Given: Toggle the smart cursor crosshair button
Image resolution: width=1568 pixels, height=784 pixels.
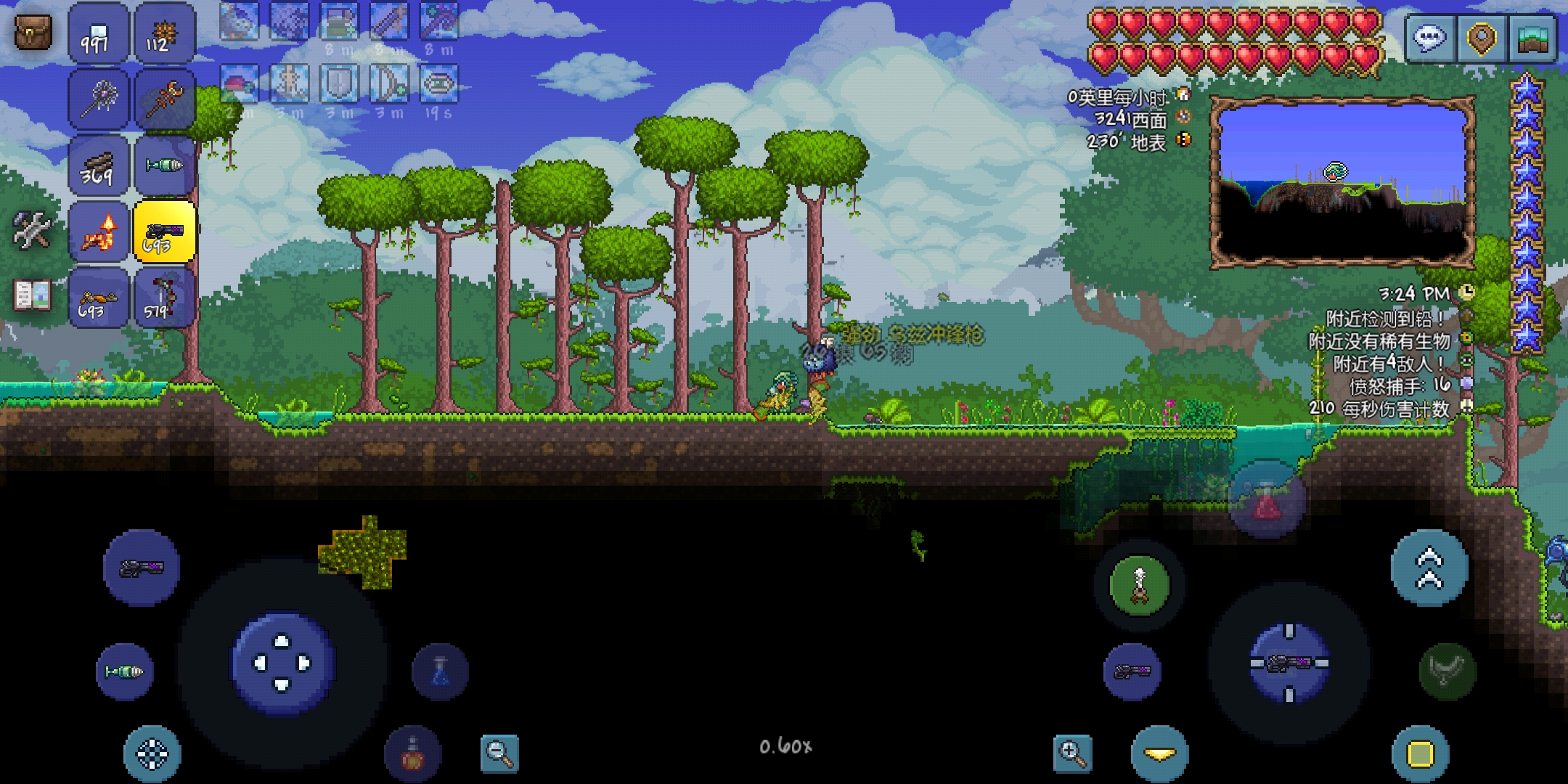Looking at the screenshot, I should (152, 755).
